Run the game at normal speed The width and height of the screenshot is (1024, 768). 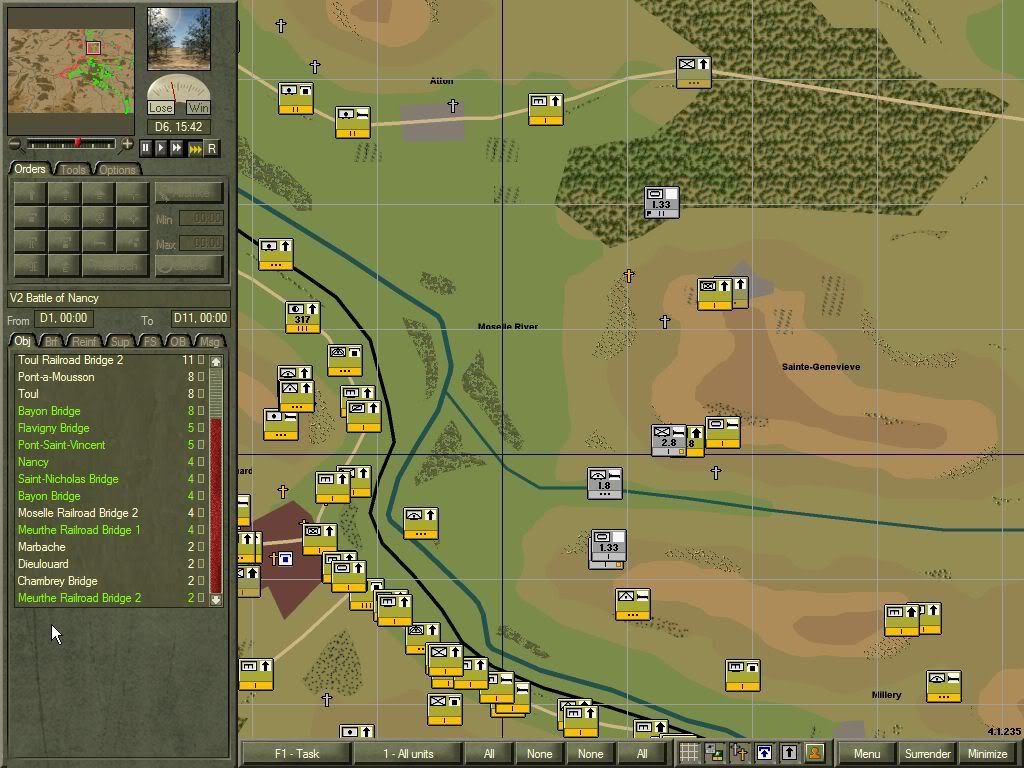161,148
